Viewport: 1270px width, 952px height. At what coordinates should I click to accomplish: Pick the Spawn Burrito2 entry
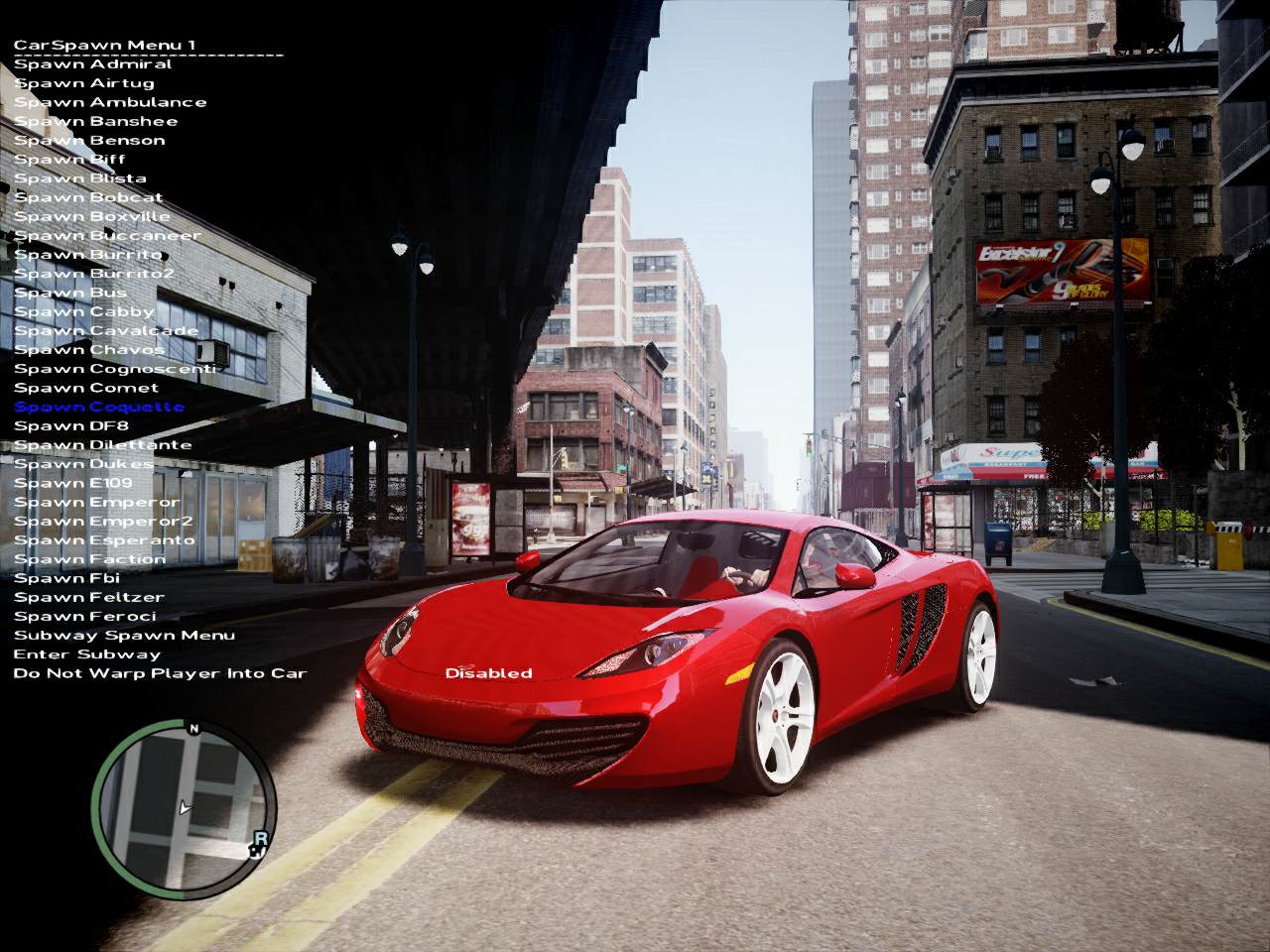[93, 274]
